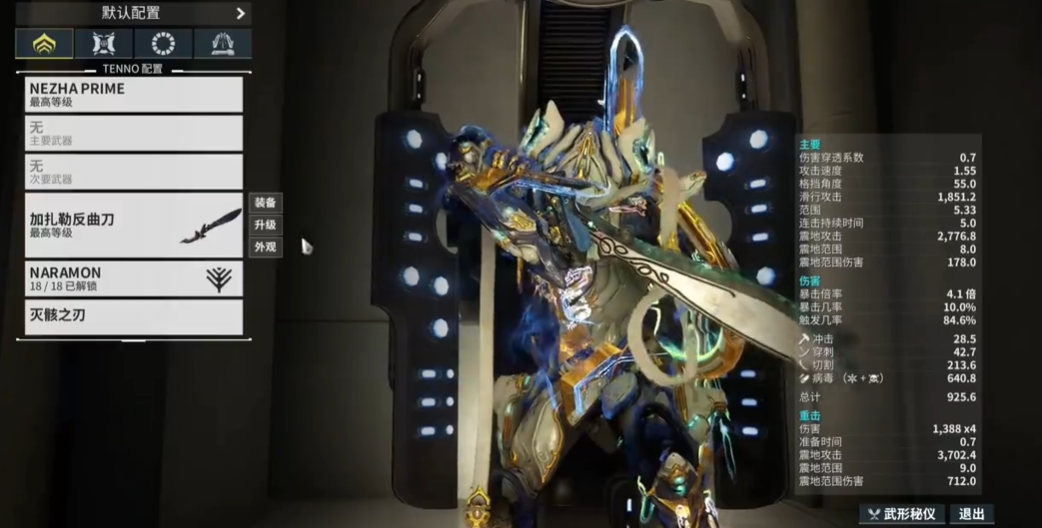Exit the arsenal with 退出
Viewport: 1042px width, 528px height.
(971, 514)
